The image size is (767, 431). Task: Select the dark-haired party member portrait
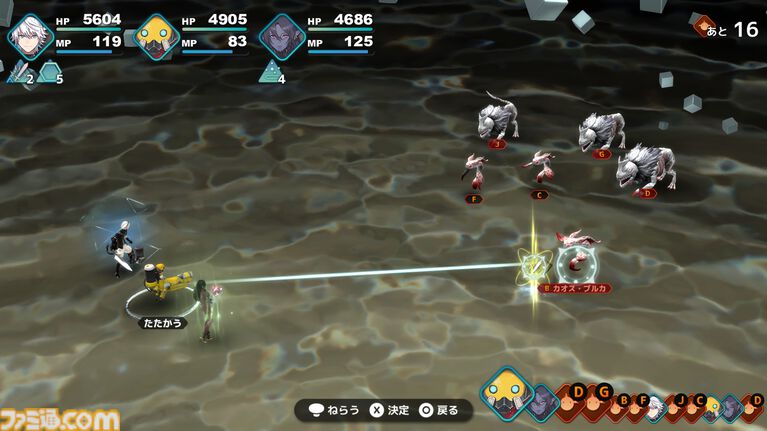pyautogui.click(x=281, y=37)
